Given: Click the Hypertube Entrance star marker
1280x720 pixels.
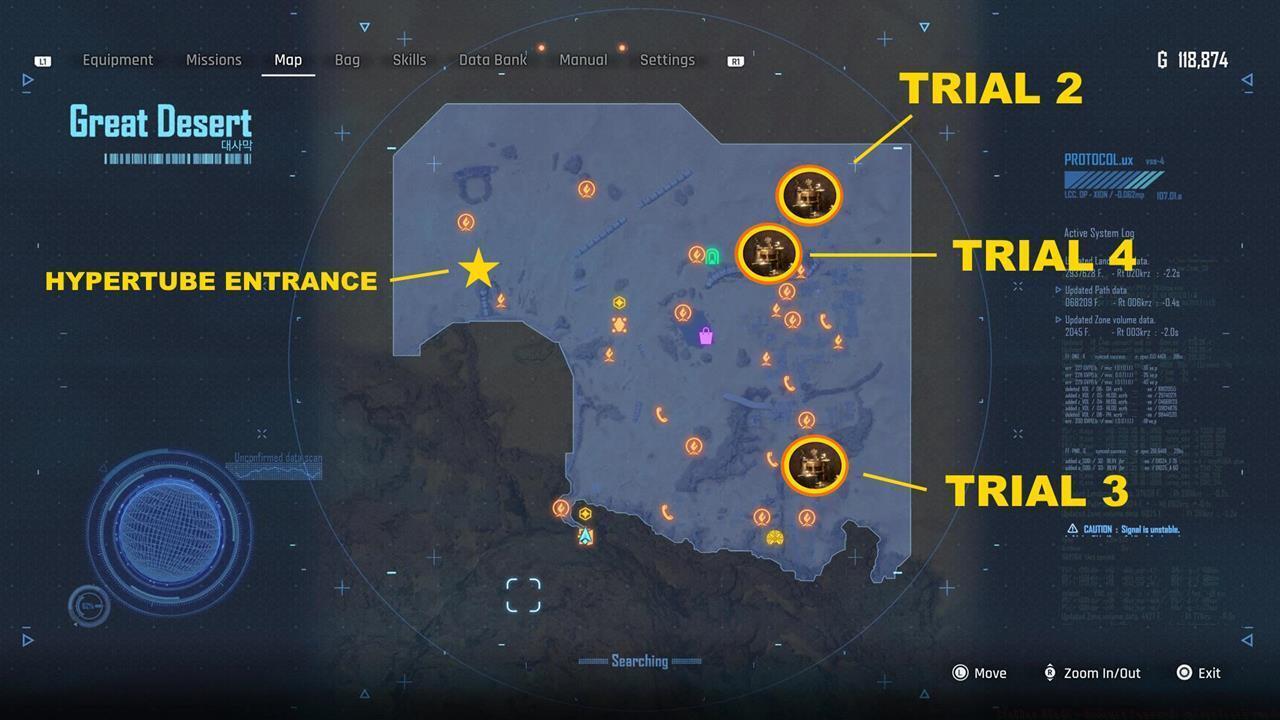Looking at the screenshot, I should (x=478, y=270).
